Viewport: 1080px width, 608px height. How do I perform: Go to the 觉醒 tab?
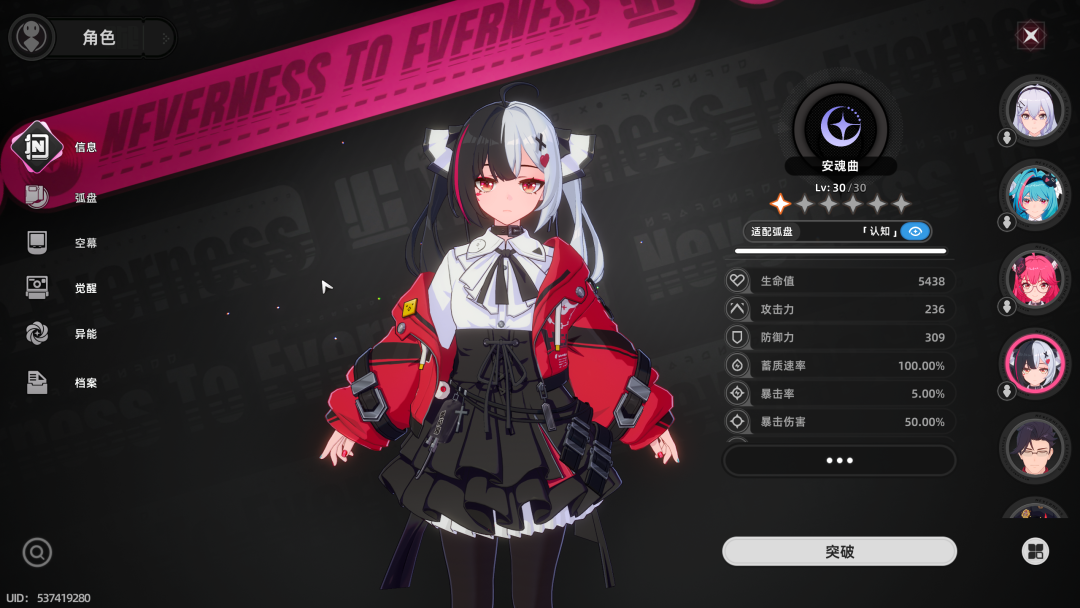pyautogui.click(x=60, y=288)
